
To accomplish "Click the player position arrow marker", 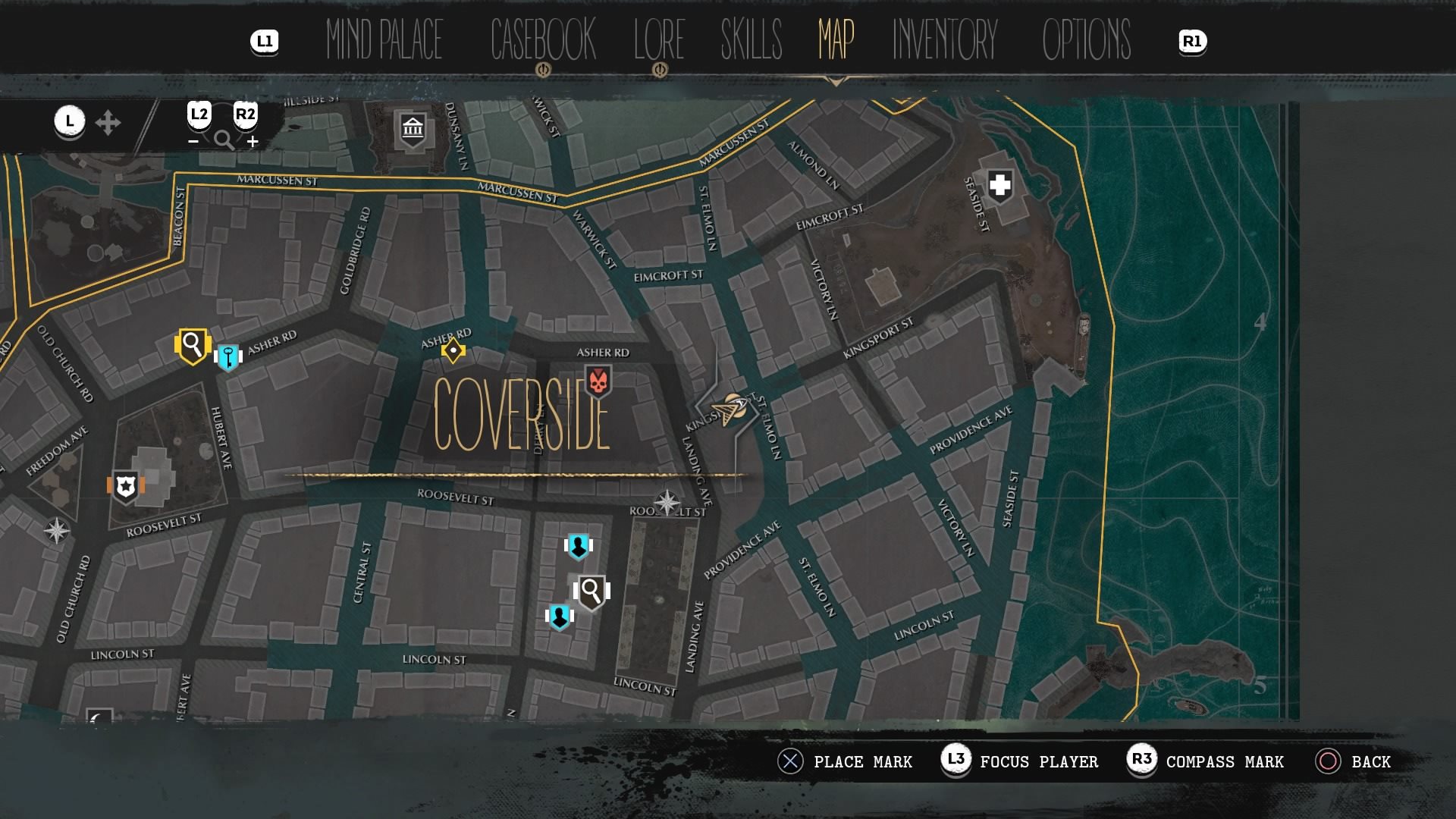I will click(x=732, y=409).
